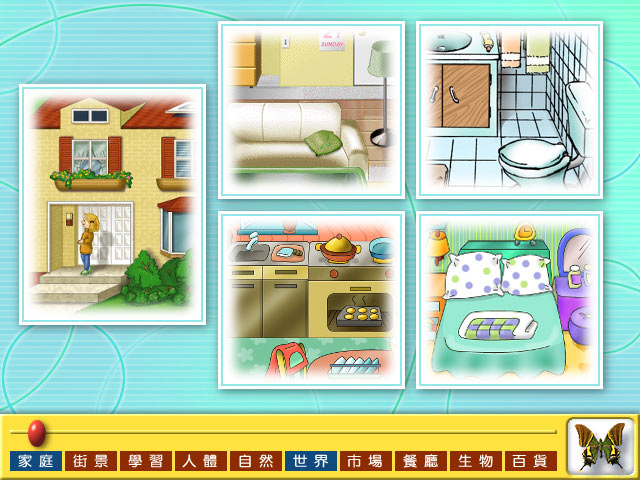Open the house front door scene
This screenshot has height=480, width=640.
(112, 204)
